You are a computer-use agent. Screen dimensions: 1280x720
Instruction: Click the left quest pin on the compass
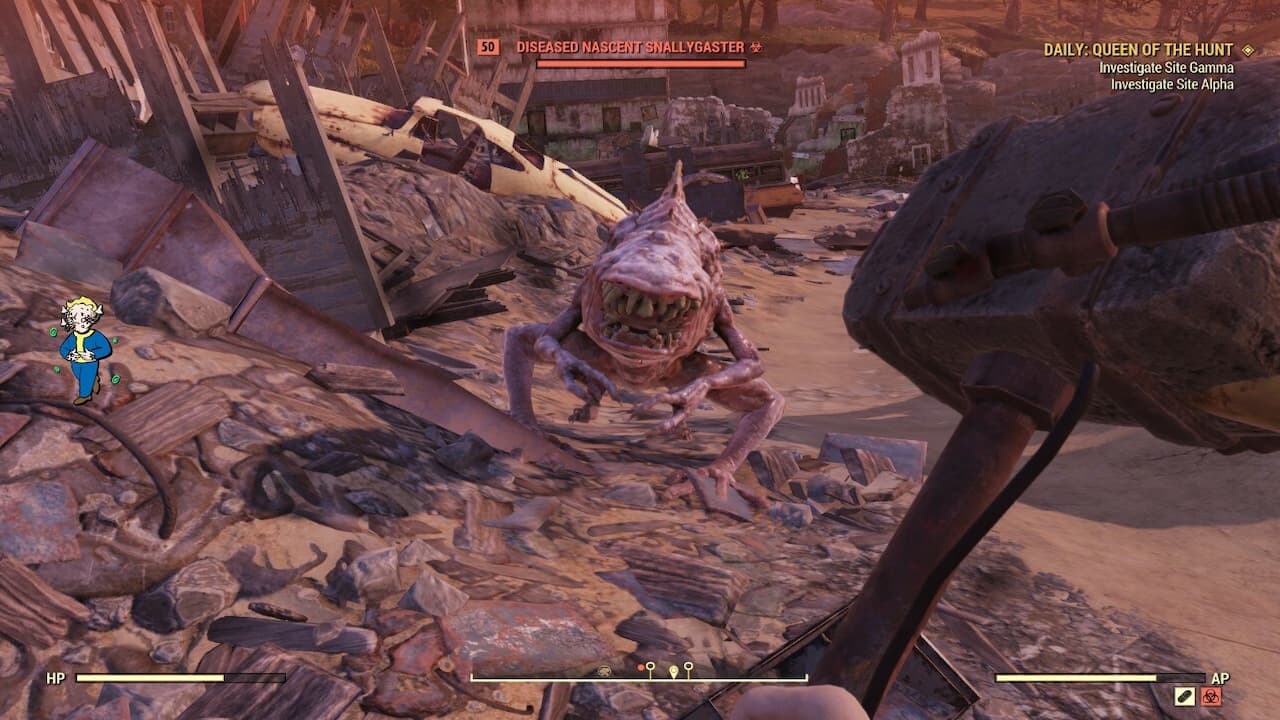[650, 666]
